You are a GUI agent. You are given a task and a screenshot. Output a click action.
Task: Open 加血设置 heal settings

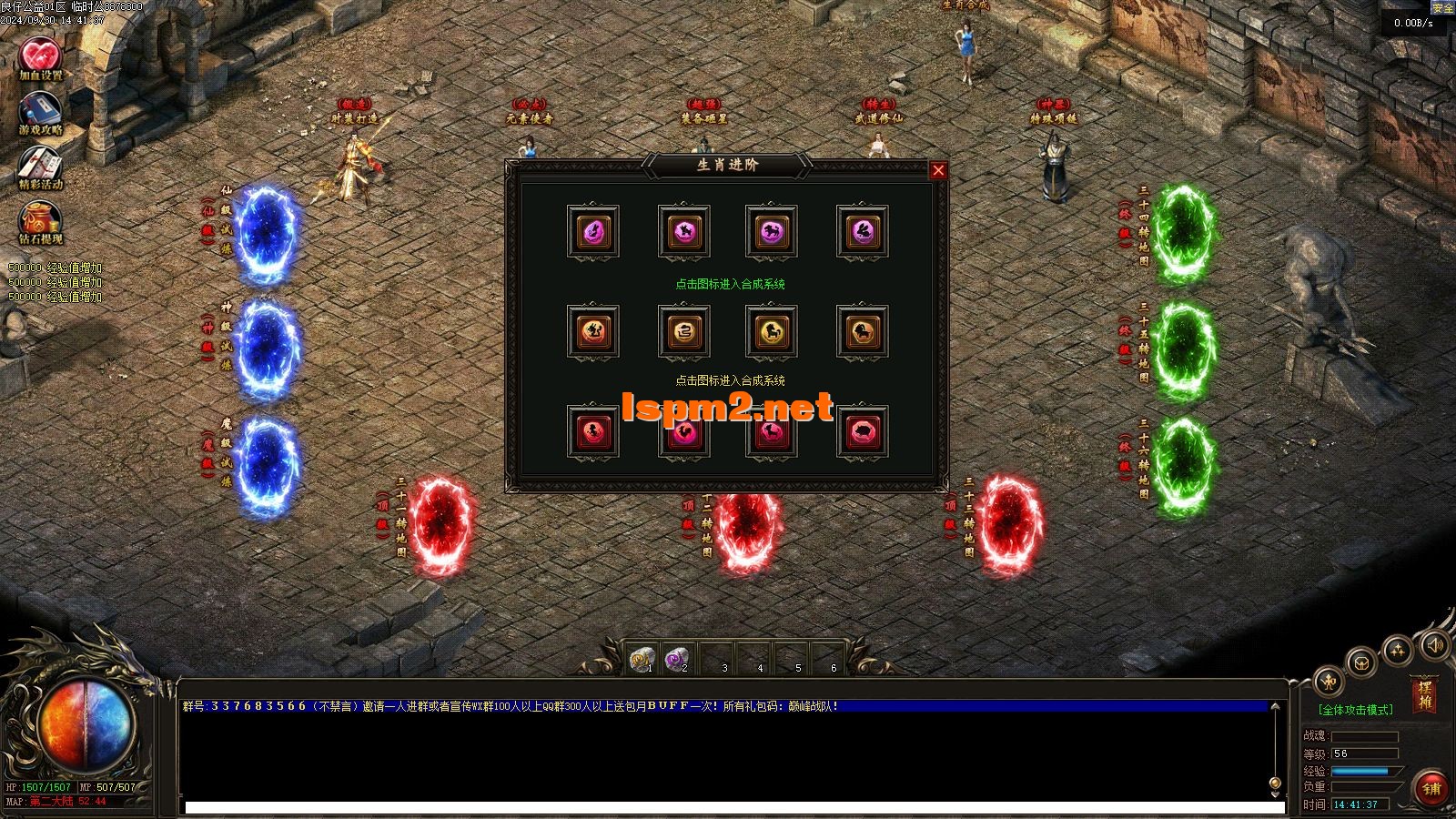point(41,58)
